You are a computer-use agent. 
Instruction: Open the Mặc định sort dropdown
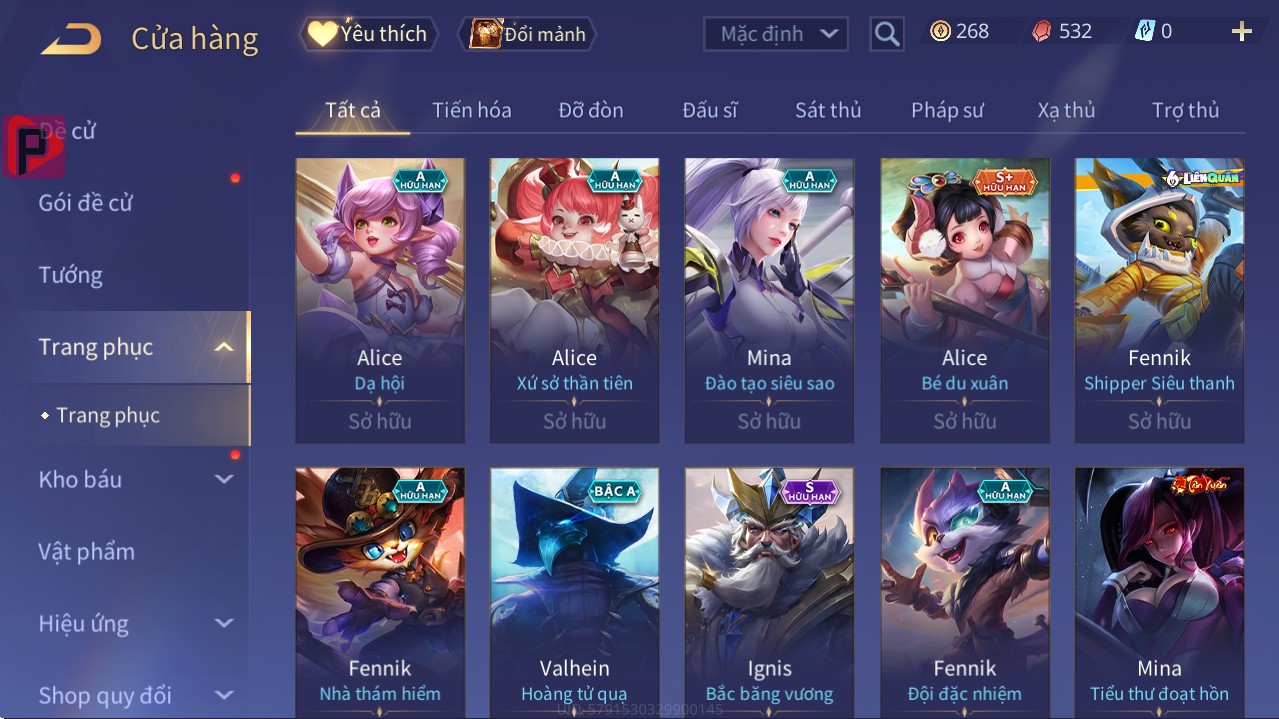pos(776,34)
